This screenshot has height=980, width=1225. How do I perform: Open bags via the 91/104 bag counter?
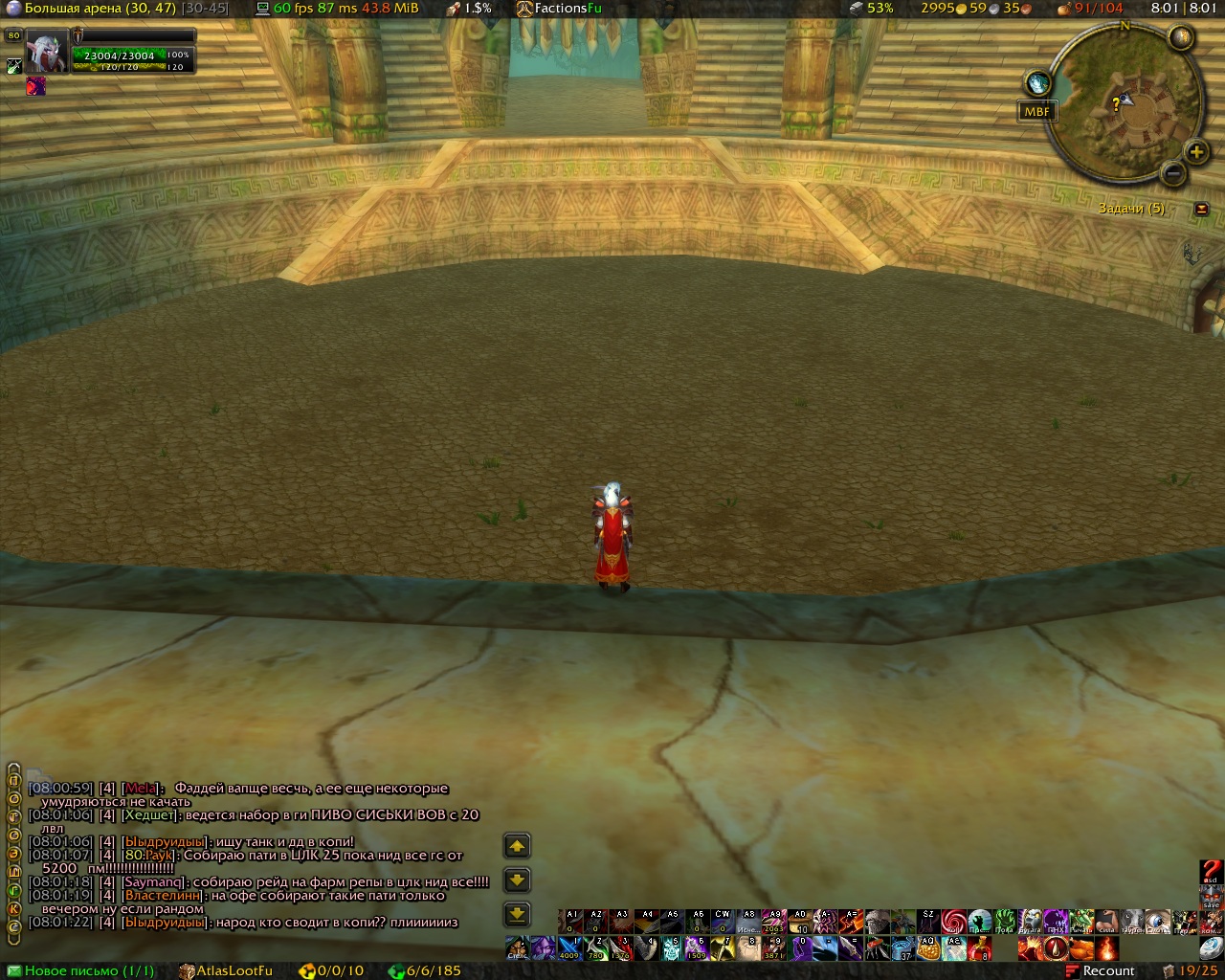point(1090,8)
